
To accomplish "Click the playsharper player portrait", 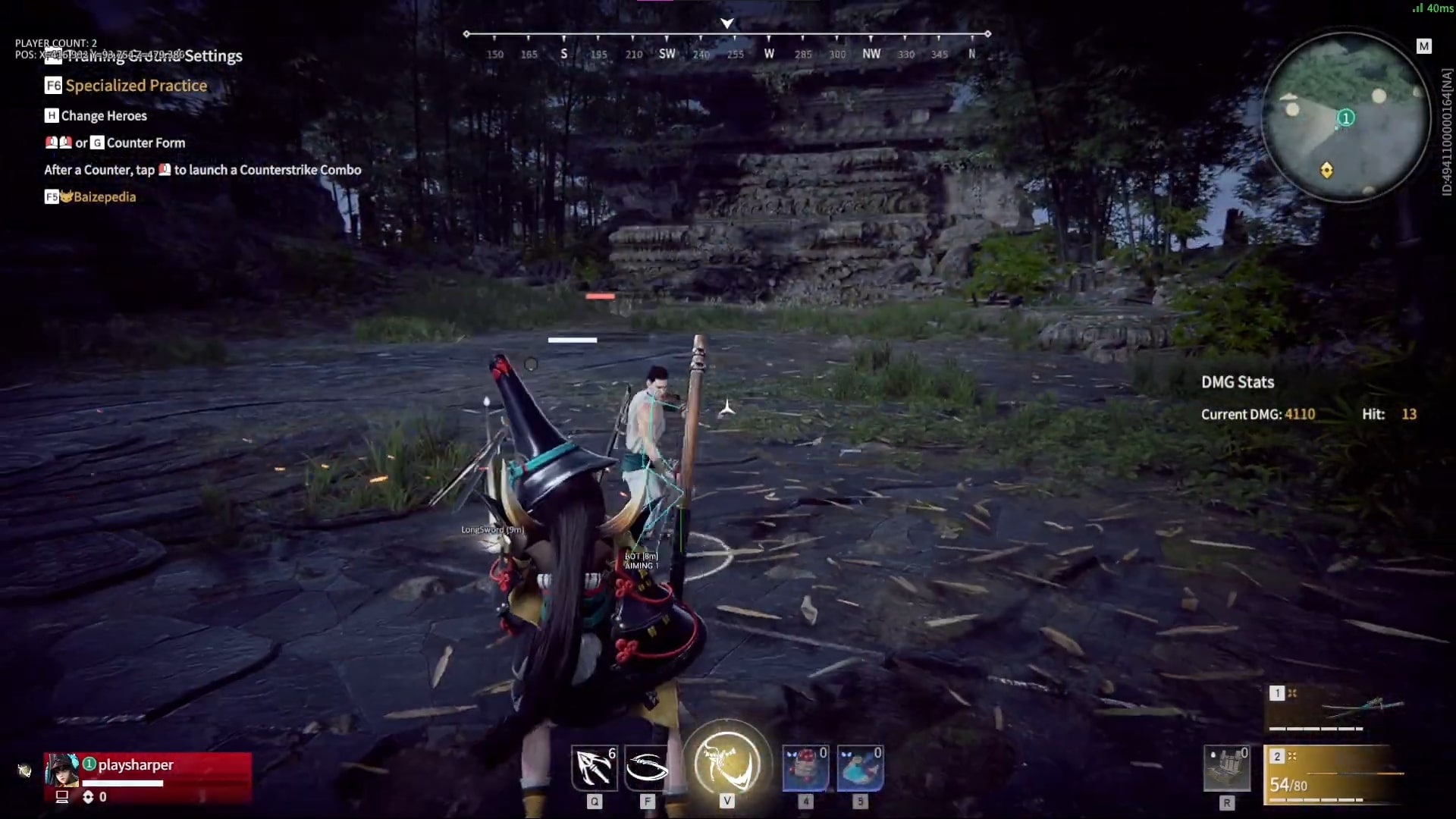I will pyautogui.click(x=62, y=770).
